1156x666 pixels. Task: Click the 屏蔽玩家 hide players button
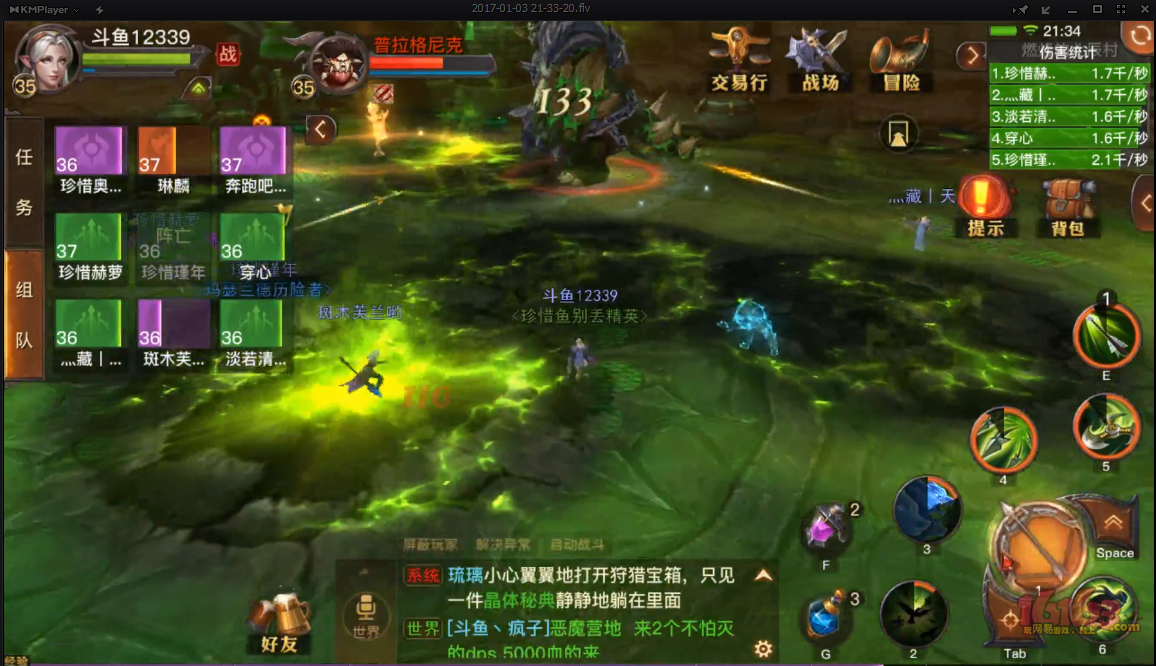tap(430, 545)
